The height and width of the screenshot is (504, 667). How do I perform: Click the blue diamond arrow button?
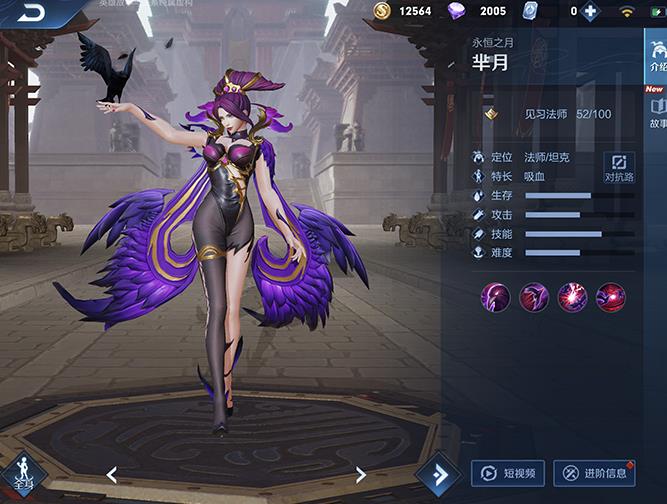click(x=437, y=473)
